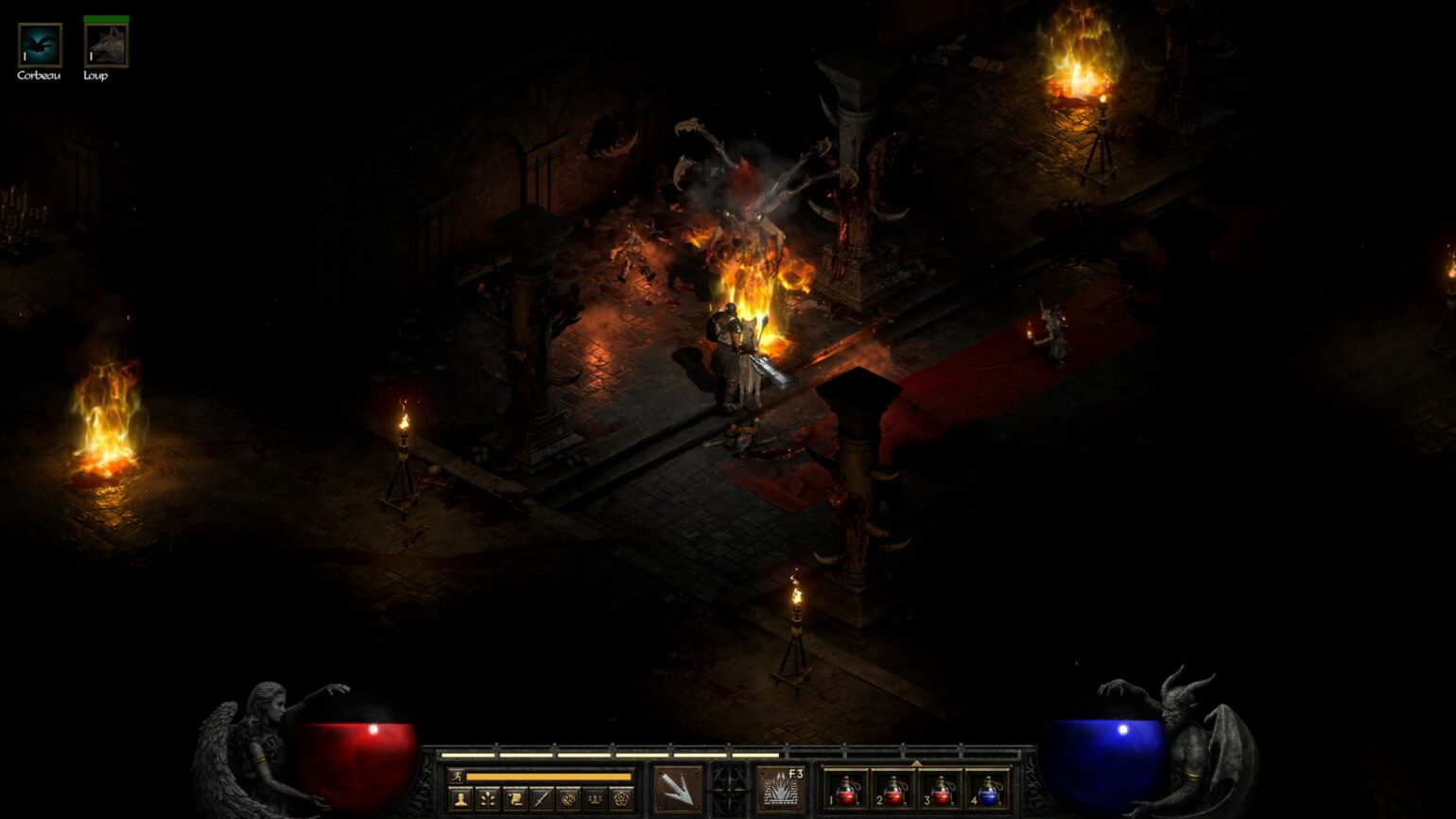1456x819 pixels.
Task: Drink the healing potion in belt slot 1
Action: pyautogui.click(x=847, y=793)
